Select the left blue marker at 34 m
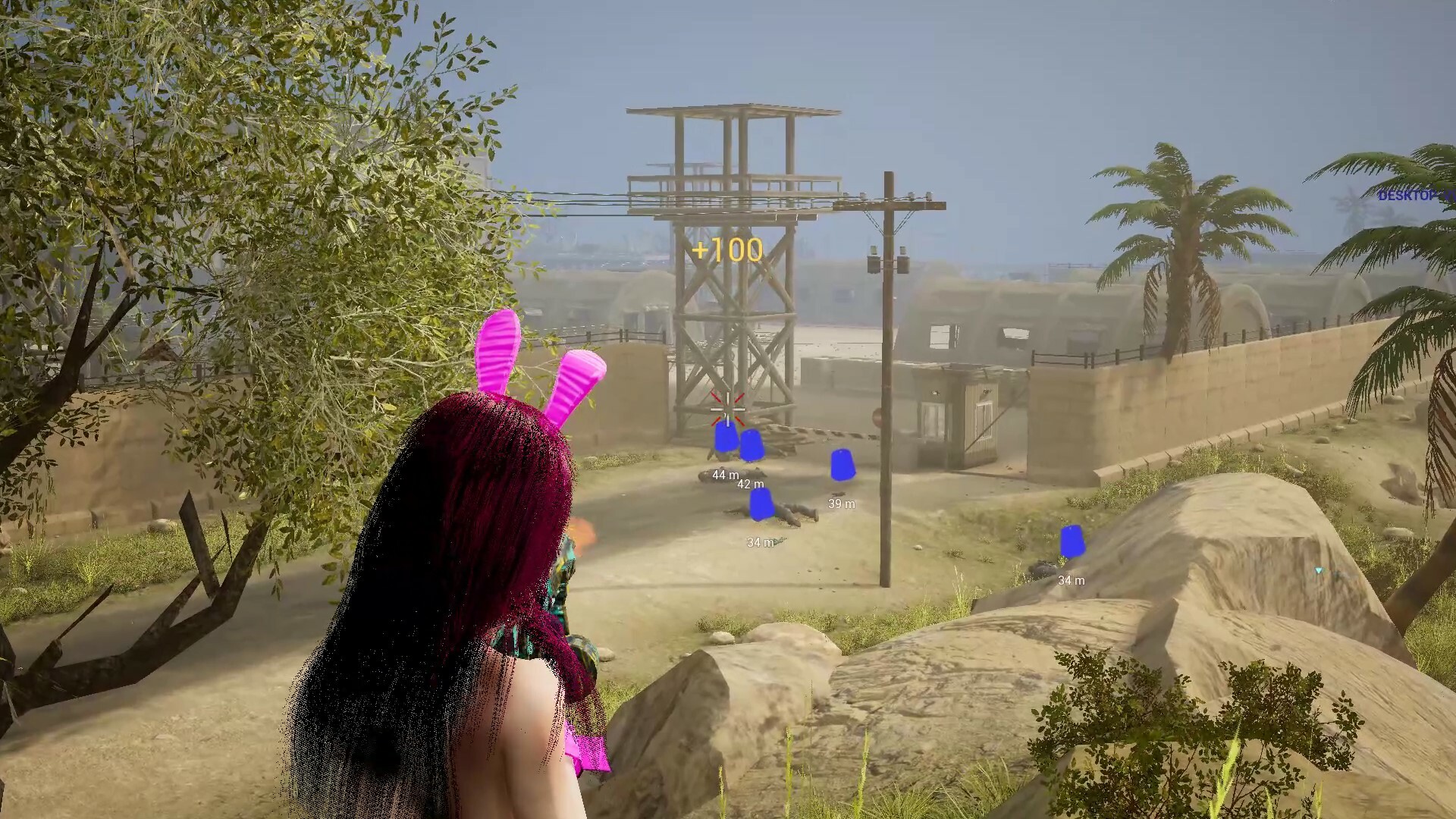This screenshot has width=1456, height=819. pyautogui.click(x=762, y=504)
